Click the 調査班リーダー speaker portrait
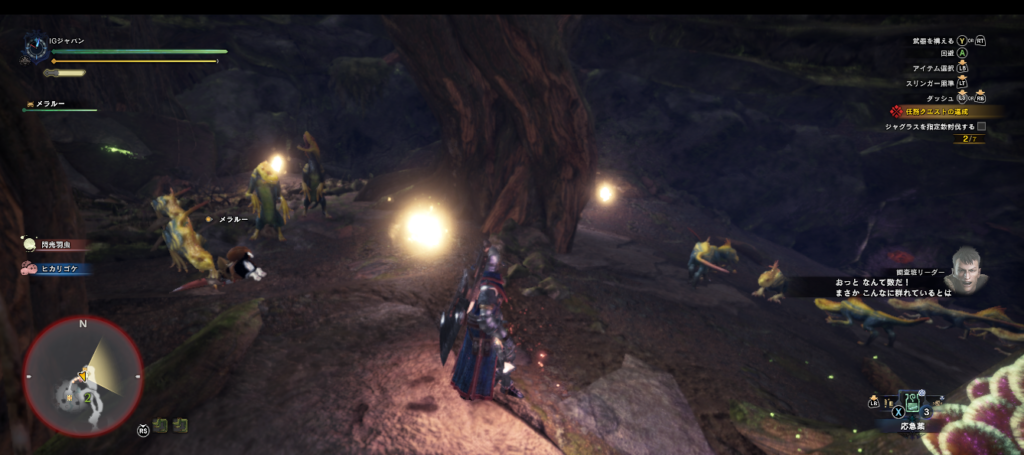 [x=967, y=268]
